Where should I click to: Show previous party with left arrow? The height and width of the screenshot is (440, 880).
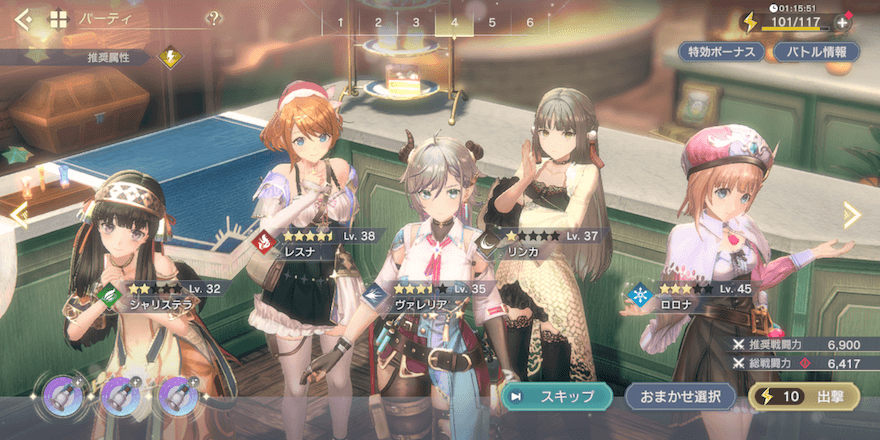pos(17,212)
